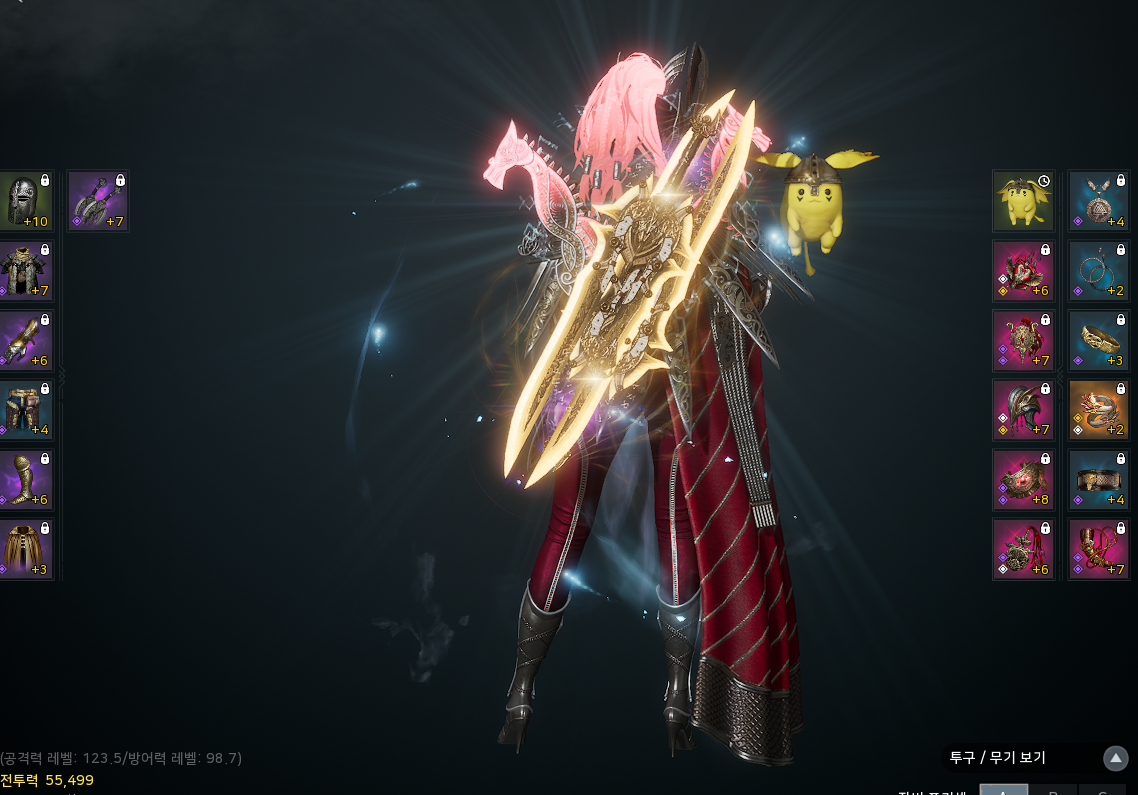Select the +4 pants armor slot
The image size is (1138, 795).
click(x=25, y=410)
